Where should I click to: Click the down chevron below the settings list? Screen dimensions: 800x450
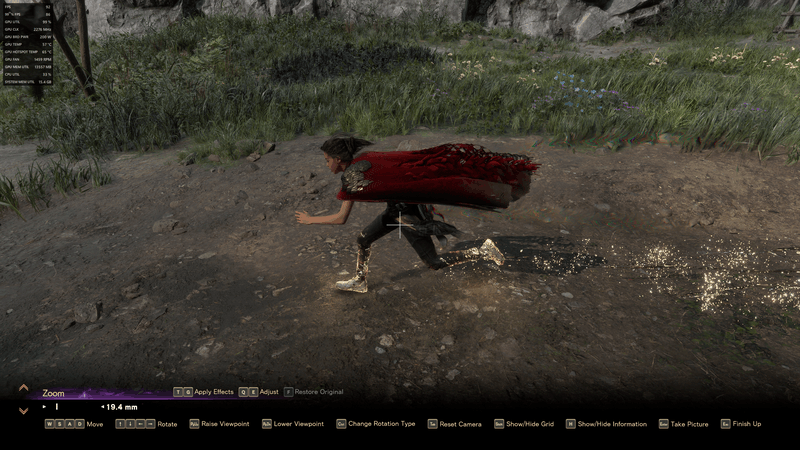pyautogui.click(x=23, y=410)
